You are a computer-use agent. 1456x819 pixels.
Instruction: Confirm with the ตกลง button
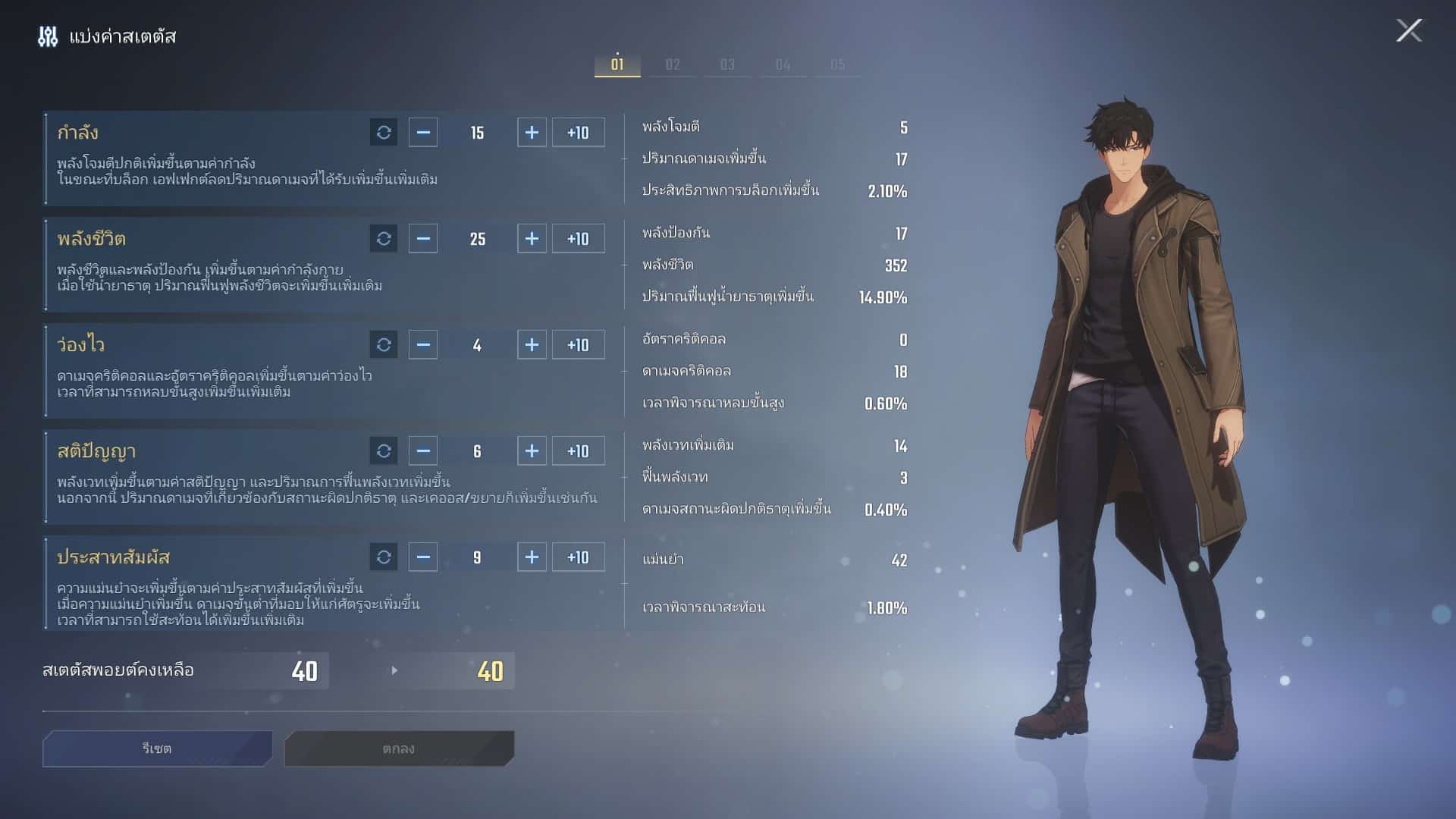click(399, 748)
